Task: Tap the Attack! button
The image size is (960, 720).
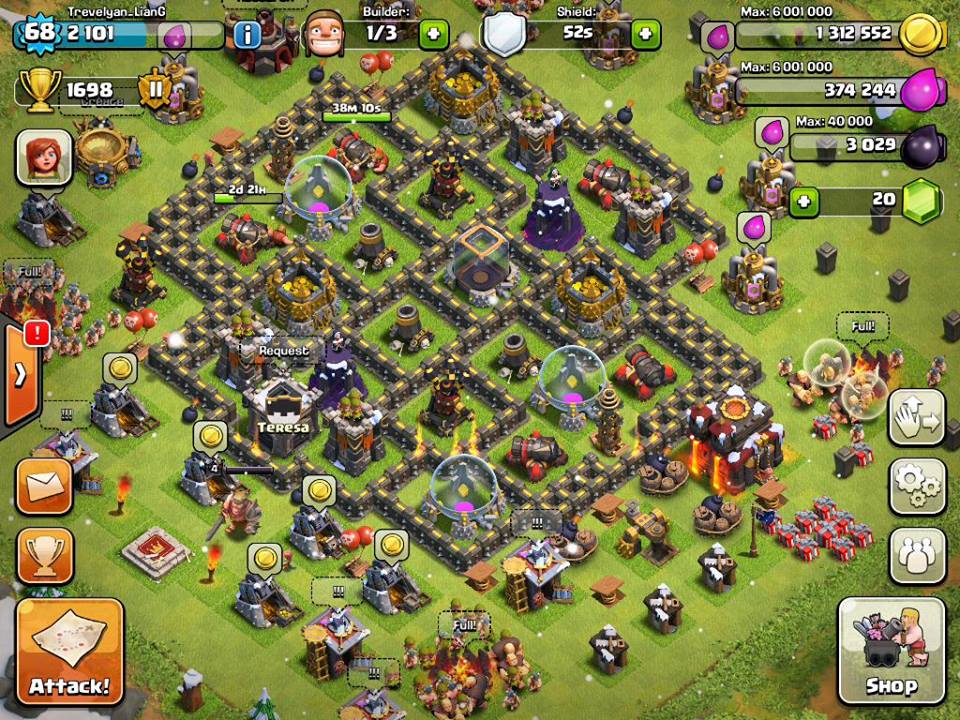Action: click(x=69, y=651)
